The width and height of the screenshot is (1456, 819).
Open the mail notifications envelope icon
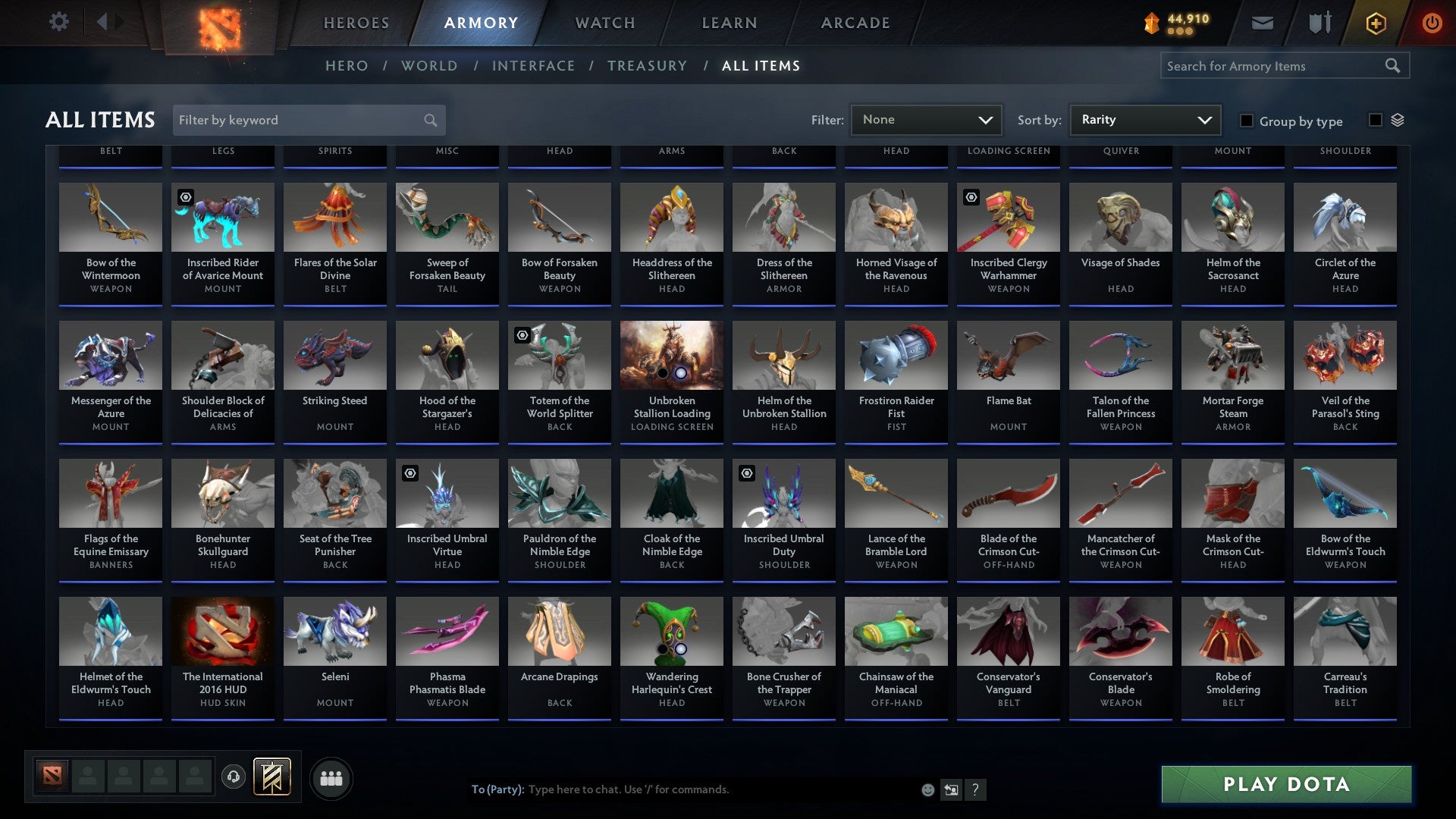(1262, 23)
